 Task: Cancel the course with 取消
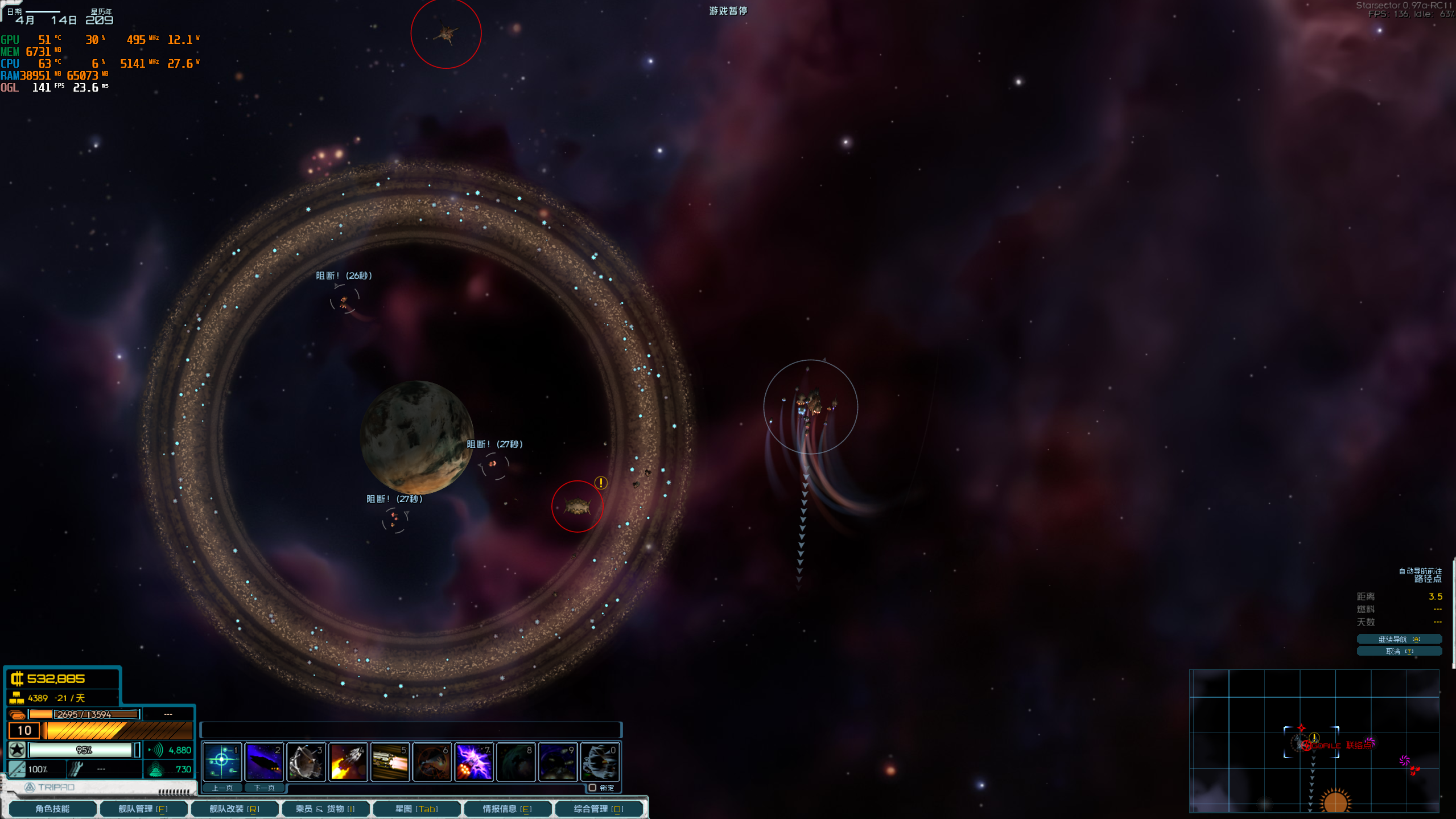tap(1399, 652)
